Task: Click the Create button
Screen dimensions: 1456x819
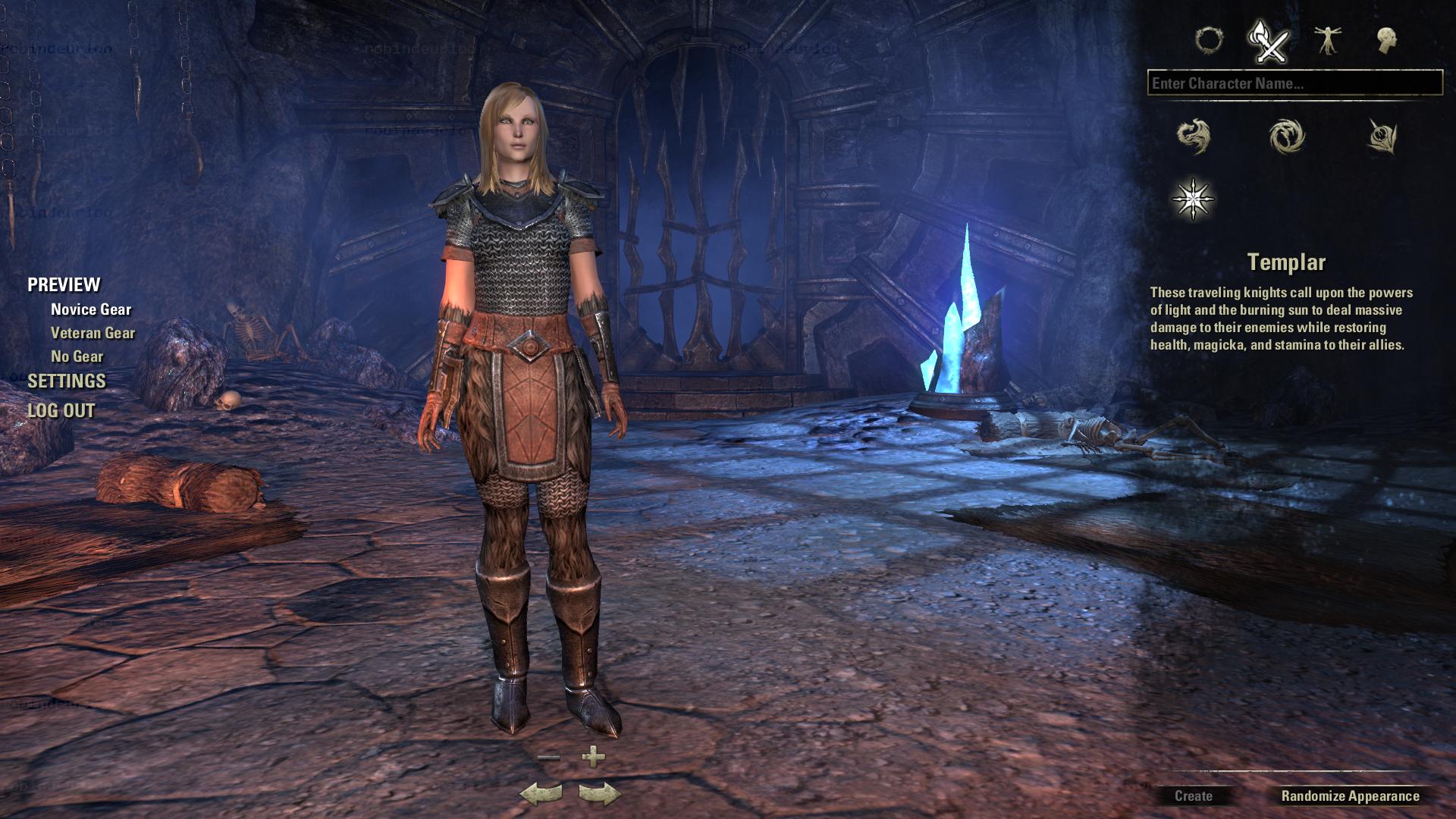Action: coord(1193,796)
